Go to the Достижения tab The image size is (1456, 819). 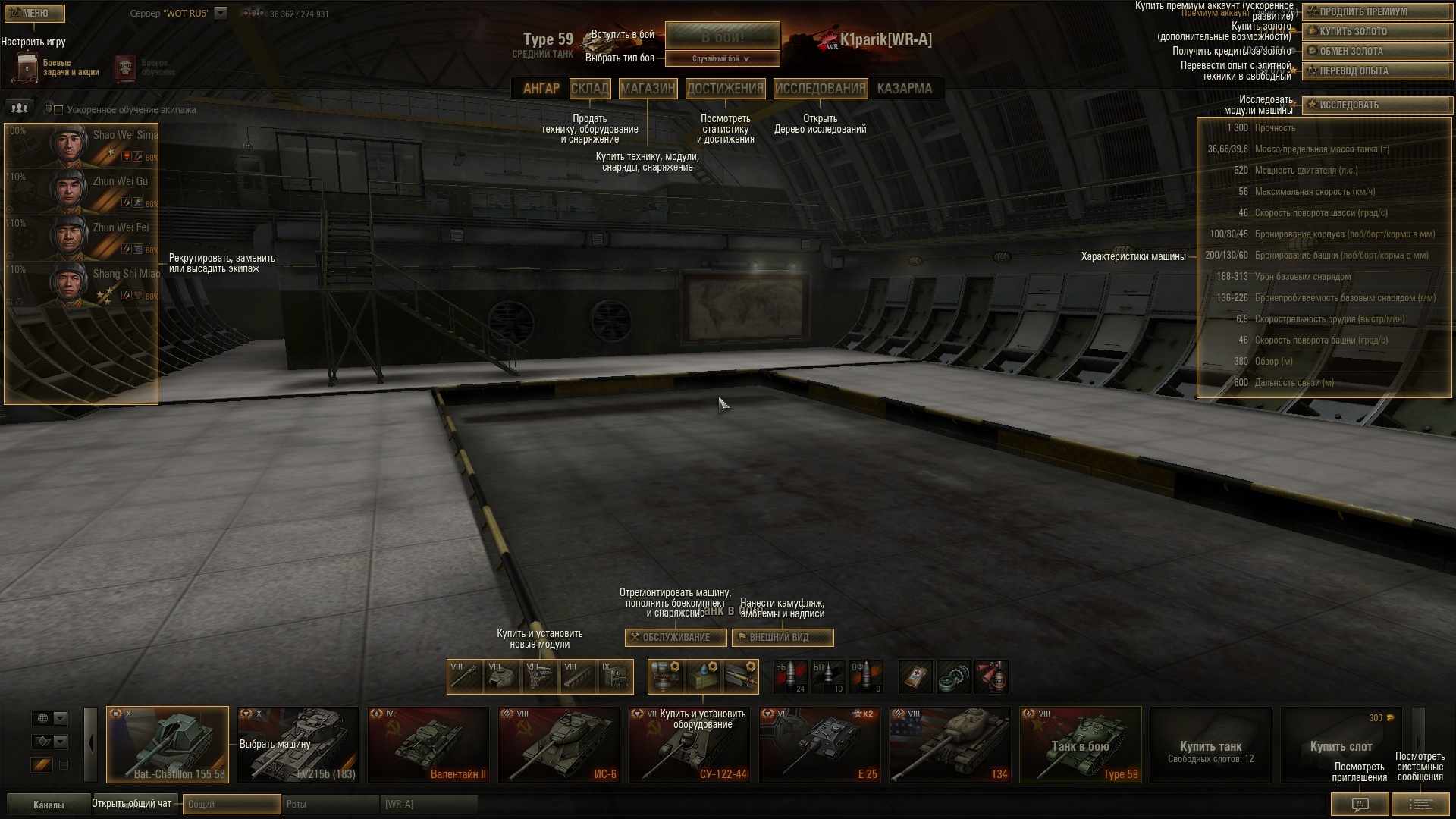(725, 88)
